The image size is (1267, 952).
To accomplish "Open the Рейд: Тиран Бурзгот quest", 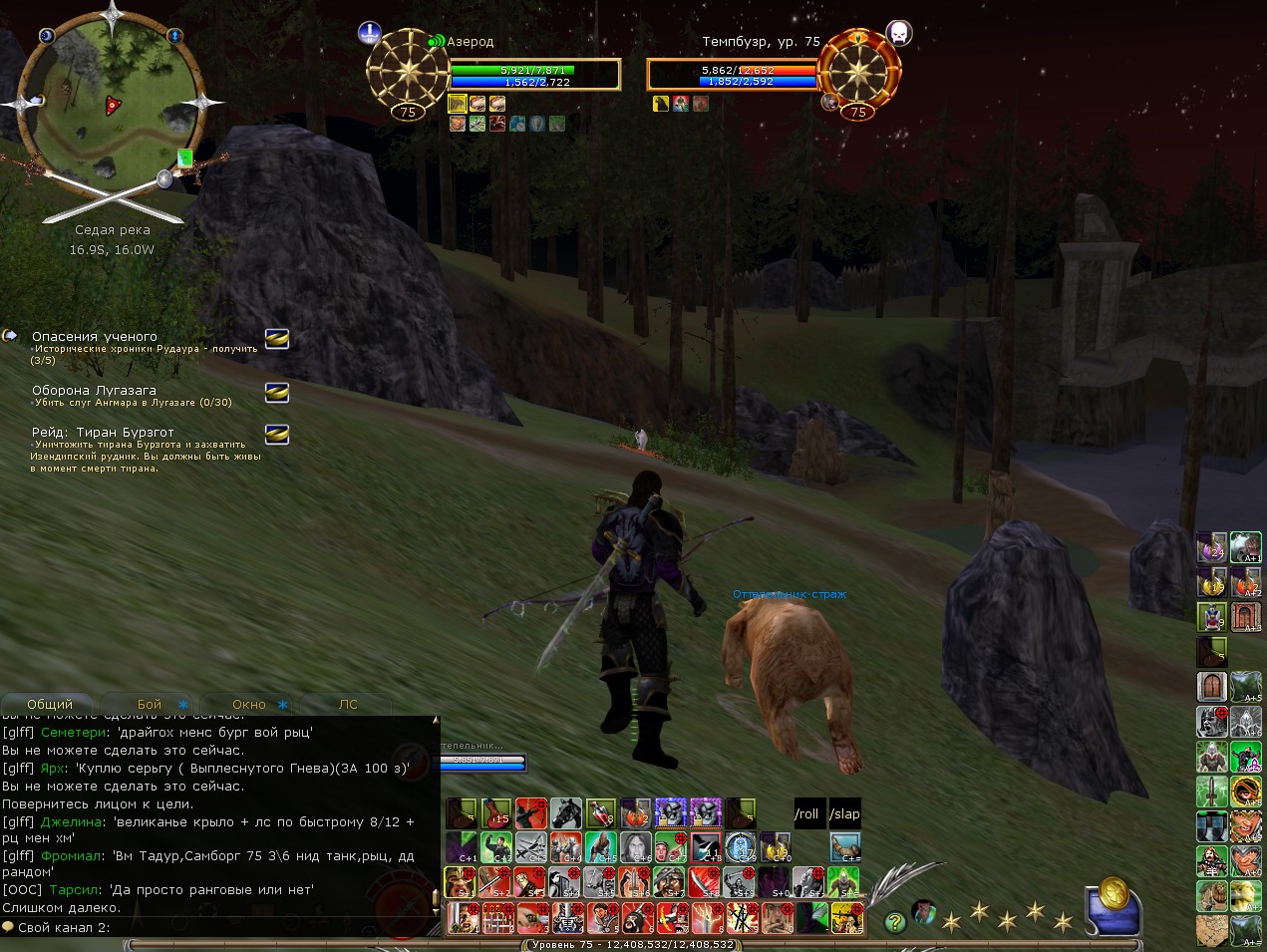I will coord(103,433).
